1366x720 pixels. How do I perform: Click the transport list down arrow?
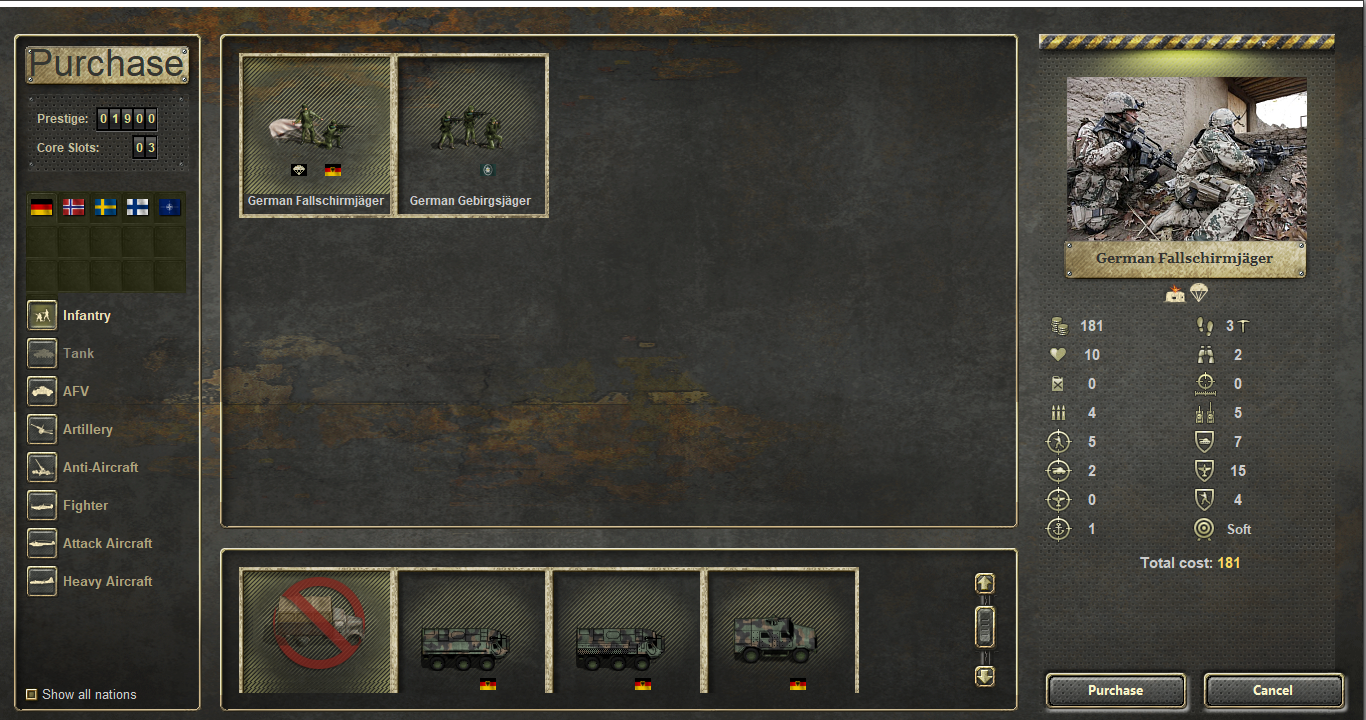pos(985,676)
